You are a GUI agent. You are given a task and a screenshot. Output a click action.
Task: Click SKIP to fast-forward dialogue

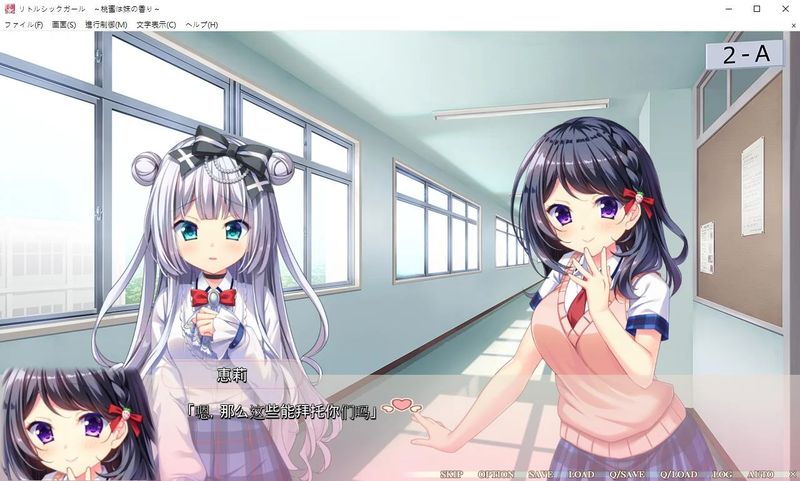tap(452, 473)
